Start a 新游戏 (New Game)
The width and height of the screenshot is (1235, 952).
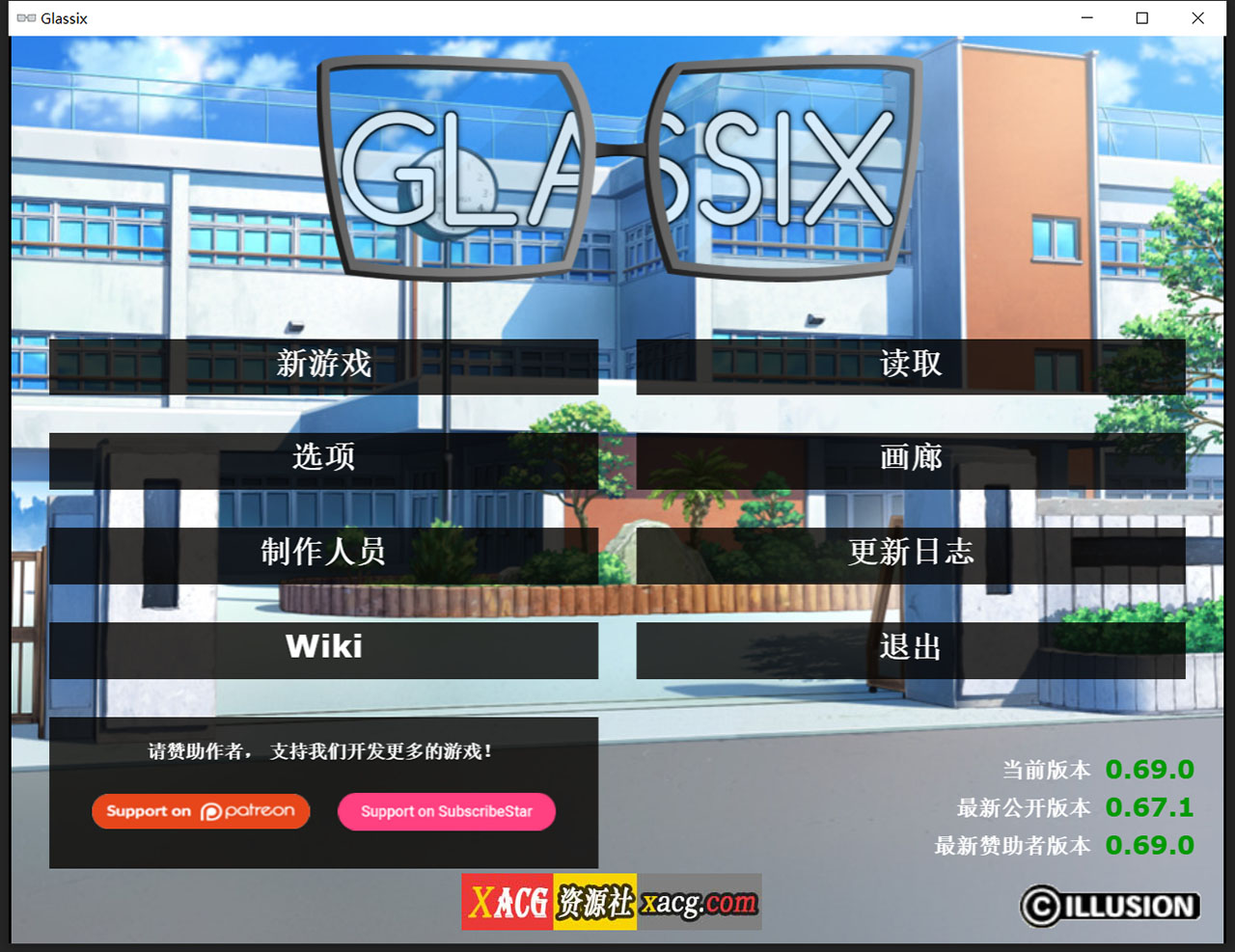(x=324, y=365)
